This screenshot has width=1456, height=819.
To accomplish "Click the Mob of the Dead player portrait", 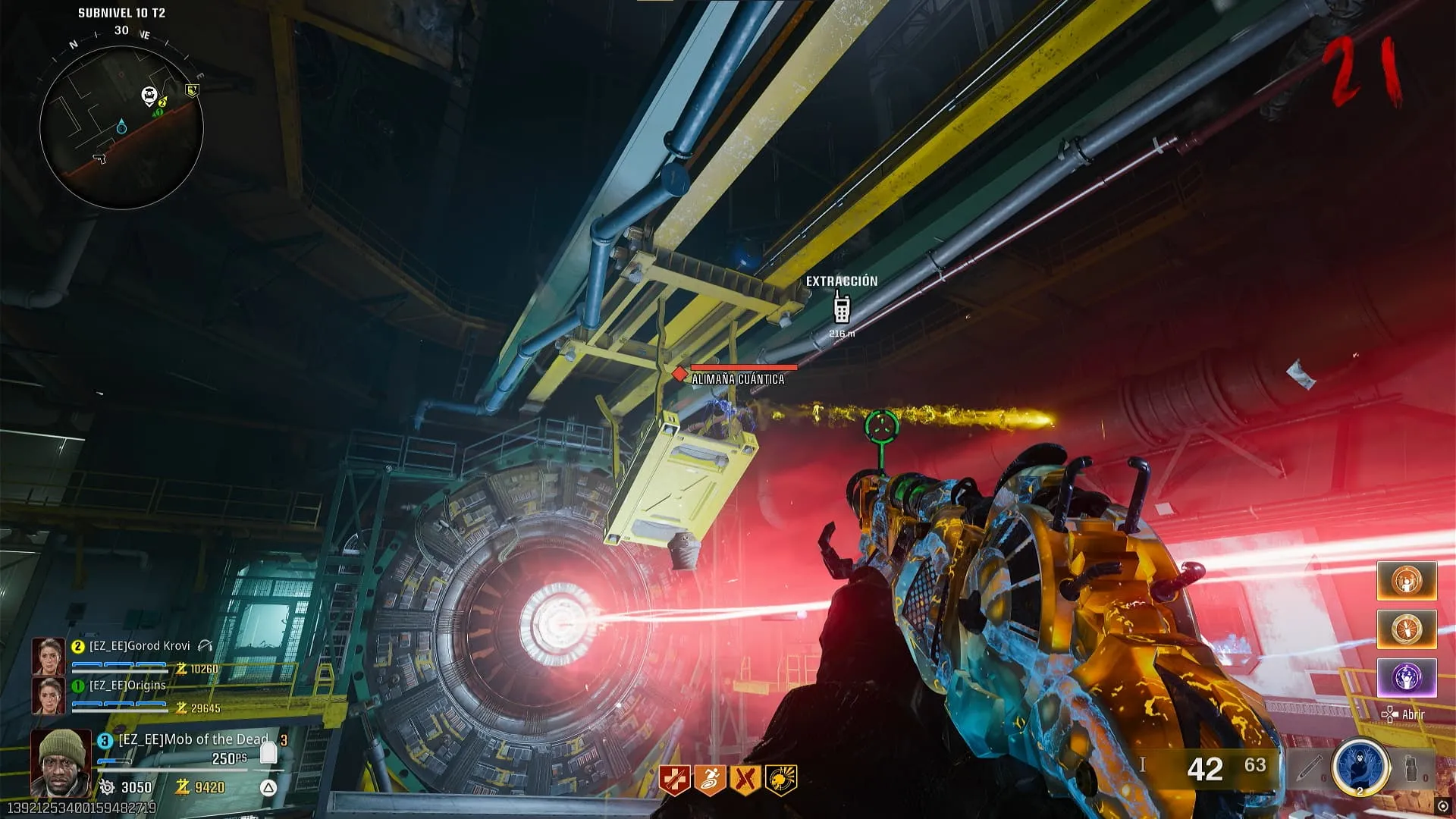I will (x=61, y=761).
